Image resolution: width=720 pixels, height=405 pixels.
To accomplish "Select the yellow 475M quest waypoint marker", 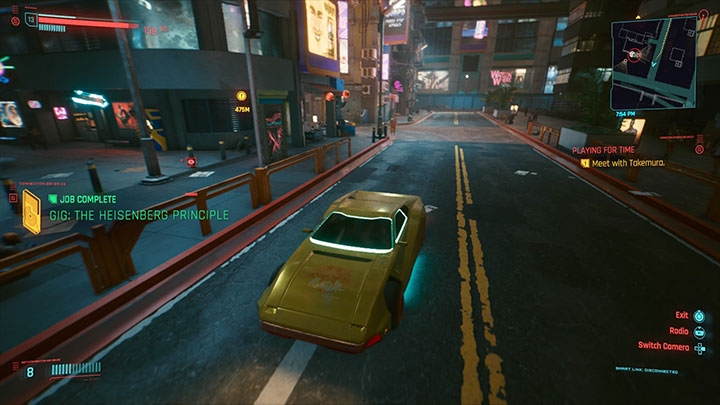I will [242, 96].
